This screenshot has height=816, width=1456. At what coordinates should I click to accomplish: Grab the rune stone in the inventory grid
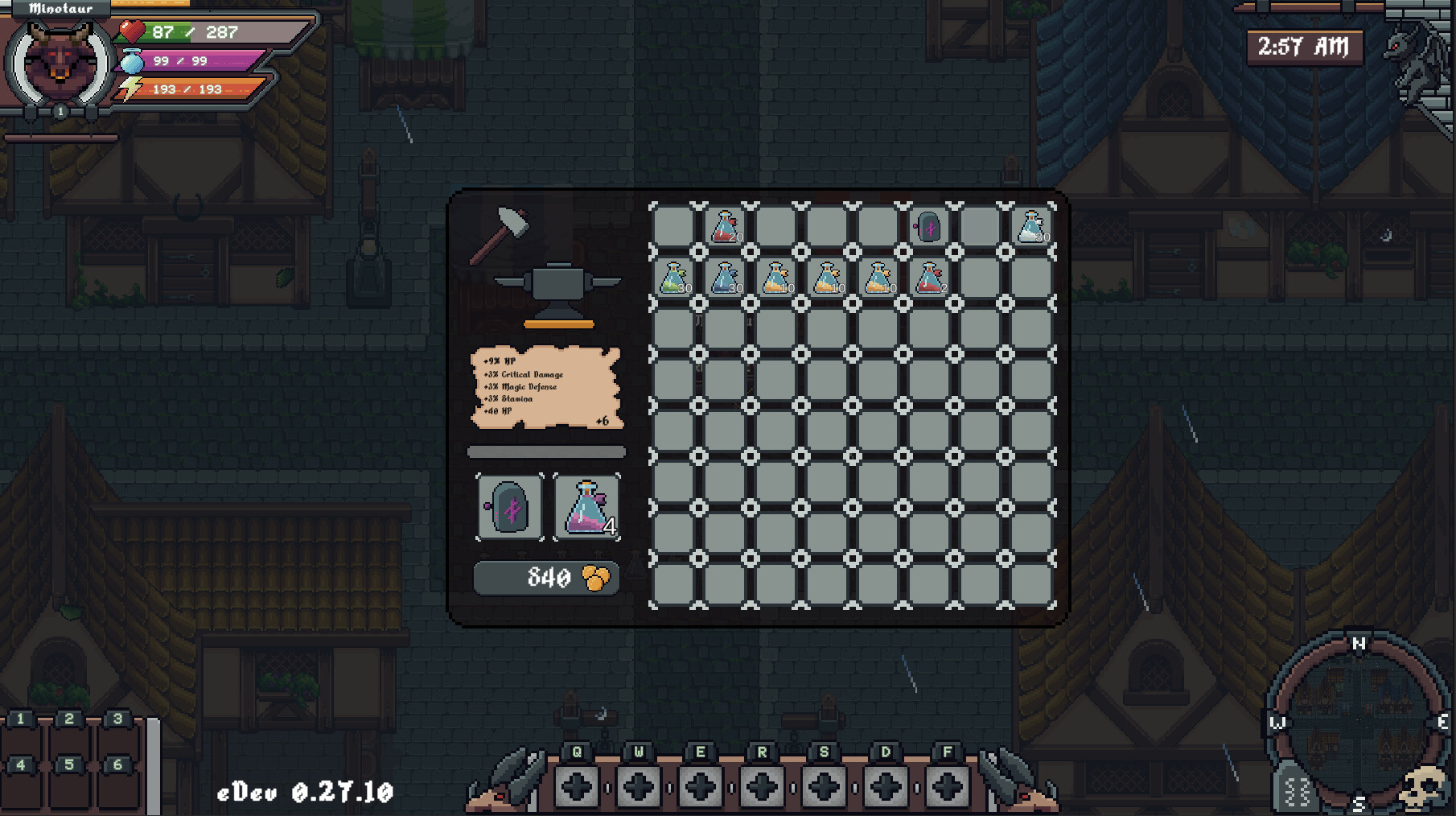pos(929,226)
